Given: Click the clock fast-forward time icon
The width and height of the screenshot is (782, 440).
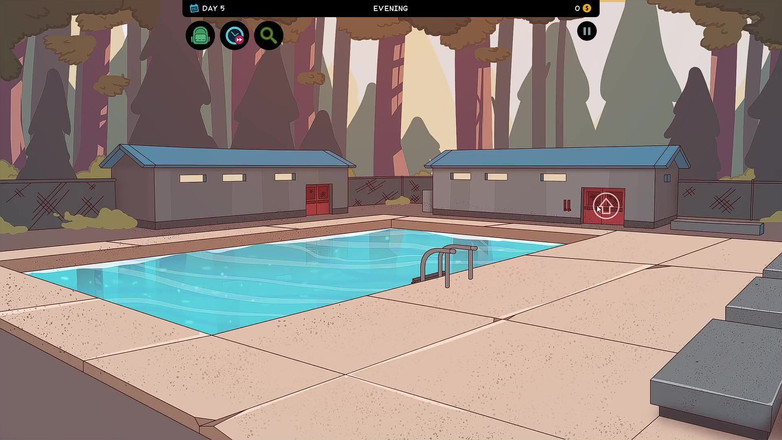Looking at the screenshot, I should [x=234, y=36].
